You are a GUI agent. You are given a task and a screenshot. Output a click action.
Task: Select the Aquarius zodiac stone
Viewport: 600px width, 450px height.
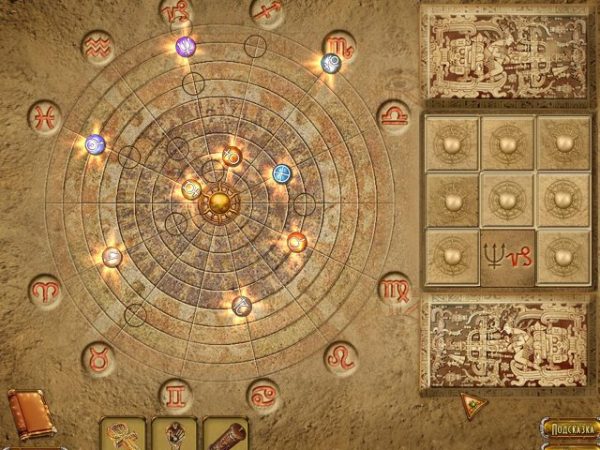(98, 47)
